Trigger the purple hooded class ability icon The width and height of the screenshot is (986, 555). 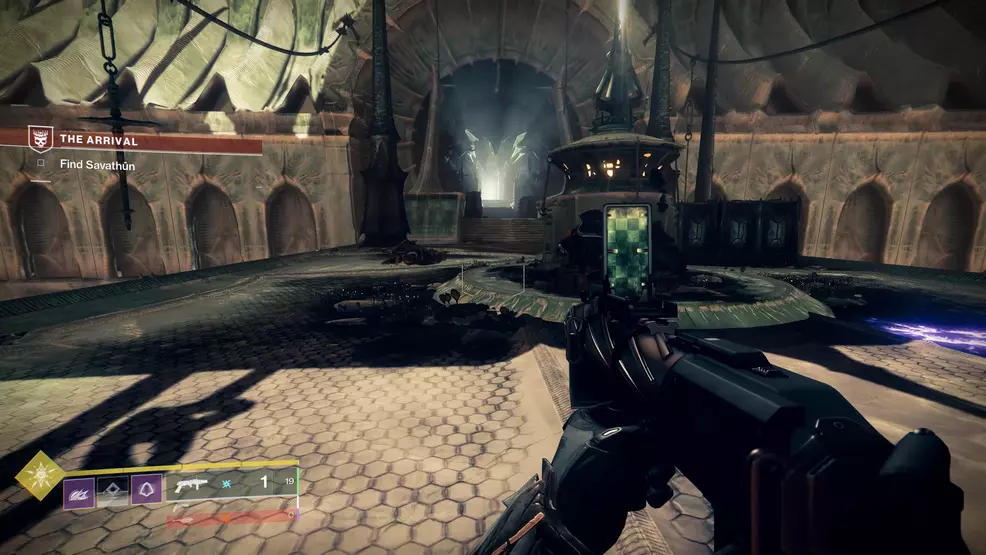[x=146, y=490]
